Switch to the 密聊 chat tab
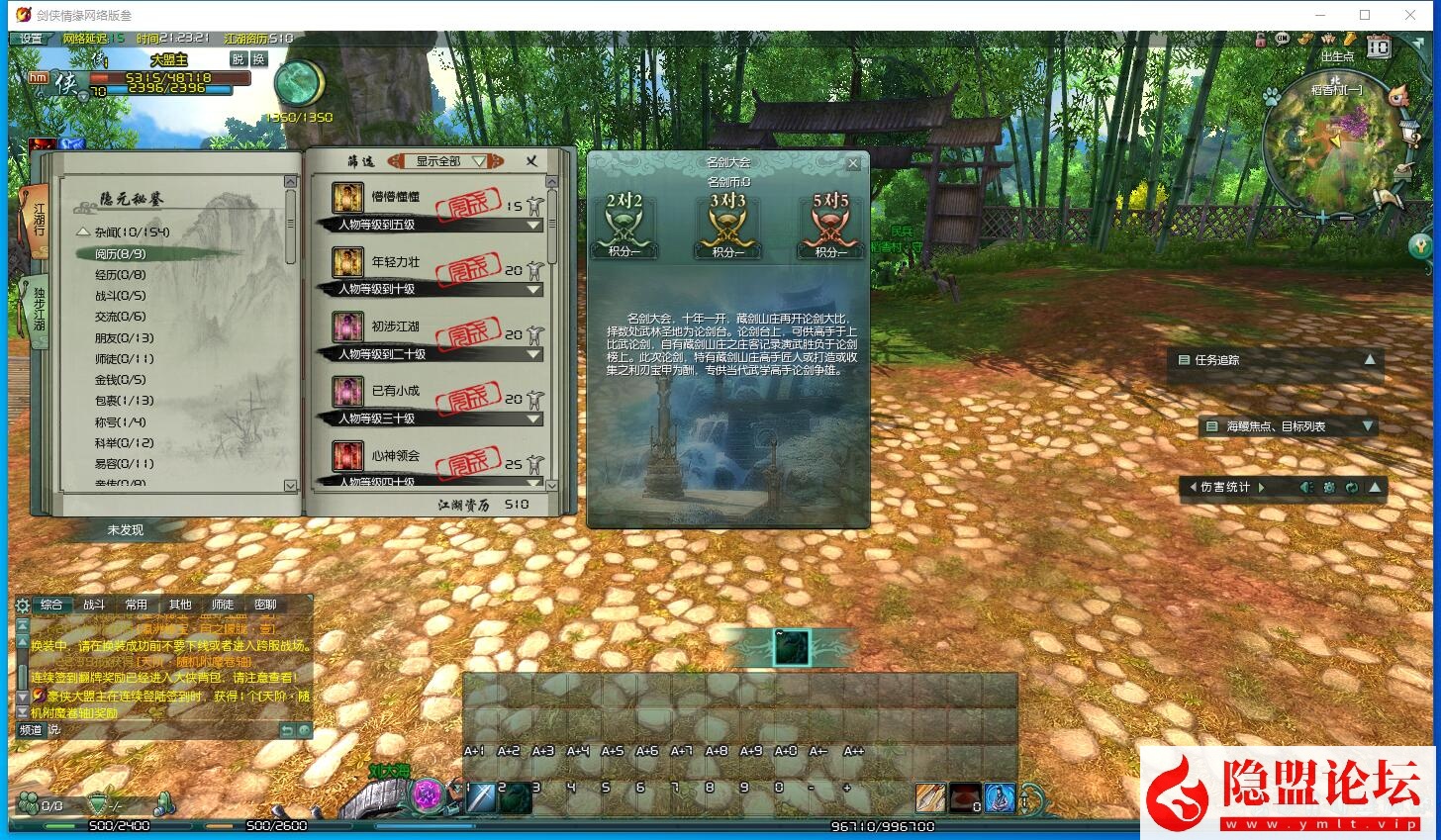1441x840 pixels. coord(266,605)
